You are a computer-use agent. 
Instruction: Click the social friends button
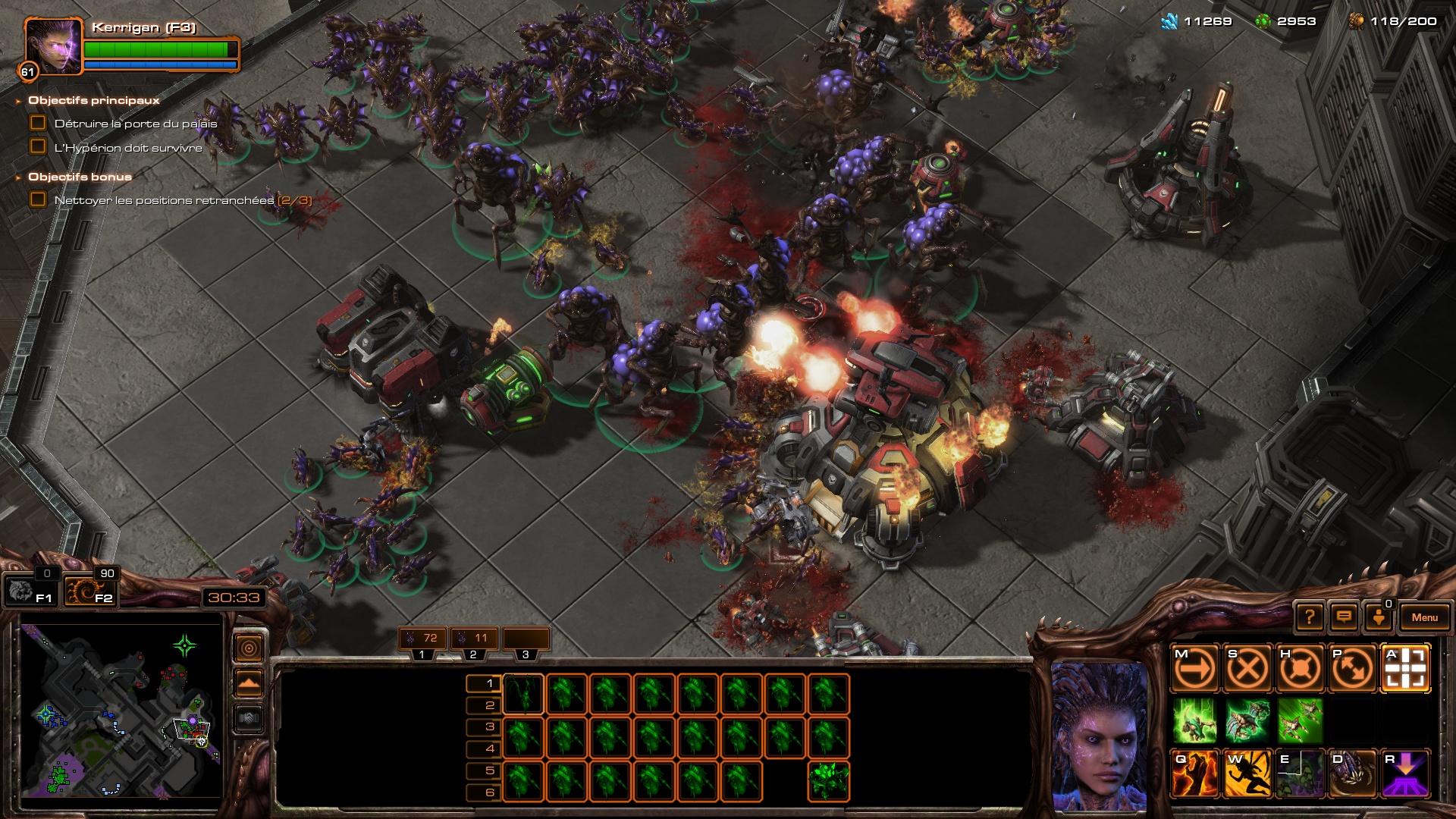(1379, 617)
